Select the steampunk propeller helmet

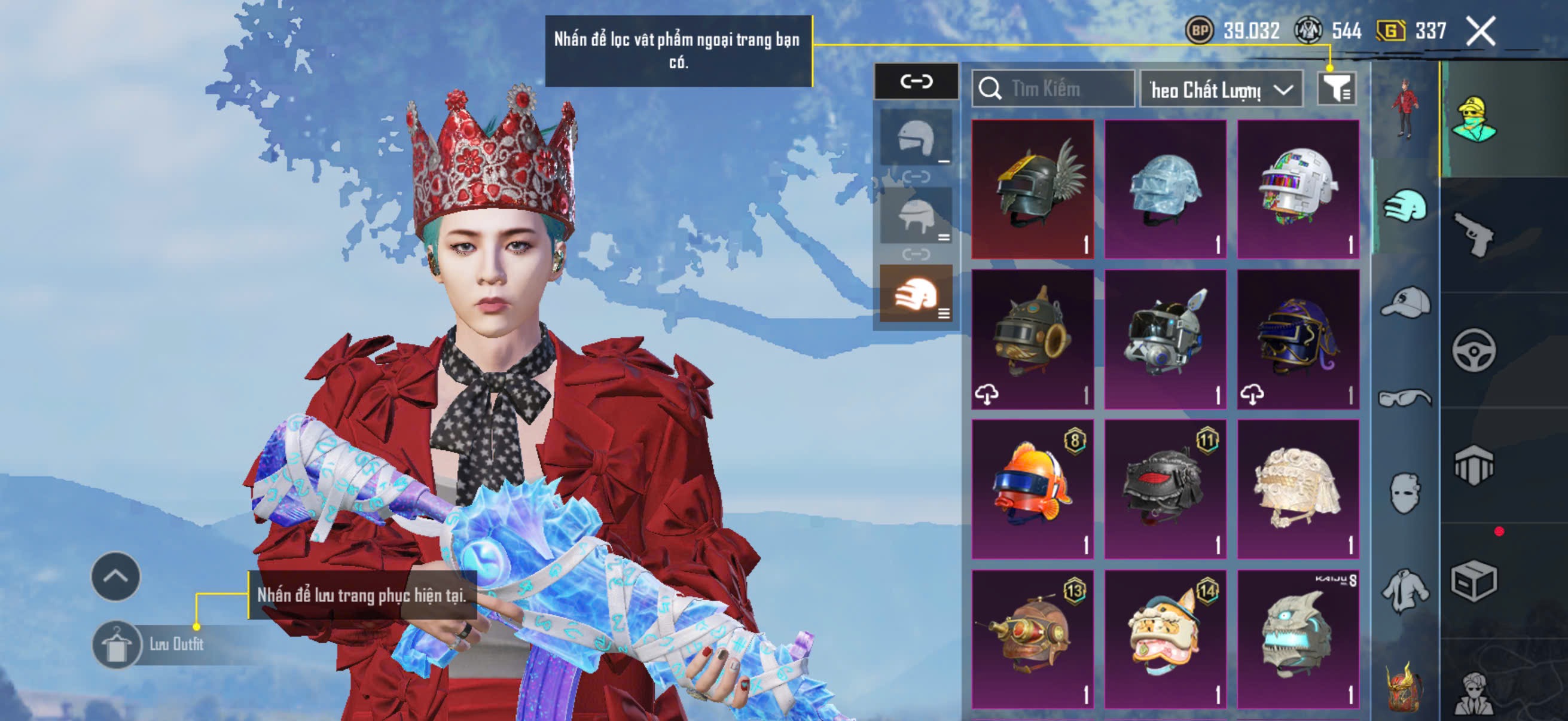click(1032, 639)
